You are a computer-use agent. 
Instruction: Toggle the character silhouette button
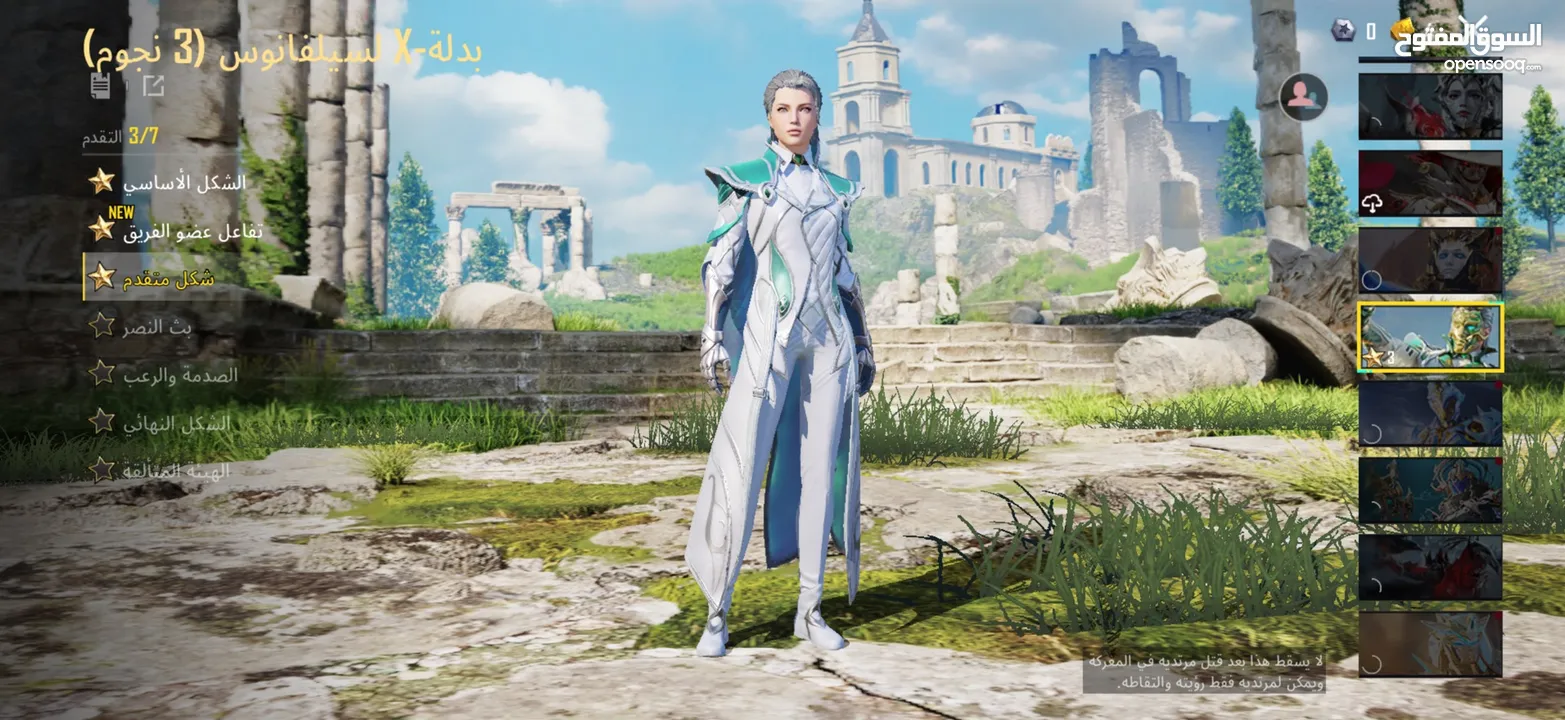pos(1303,97)
